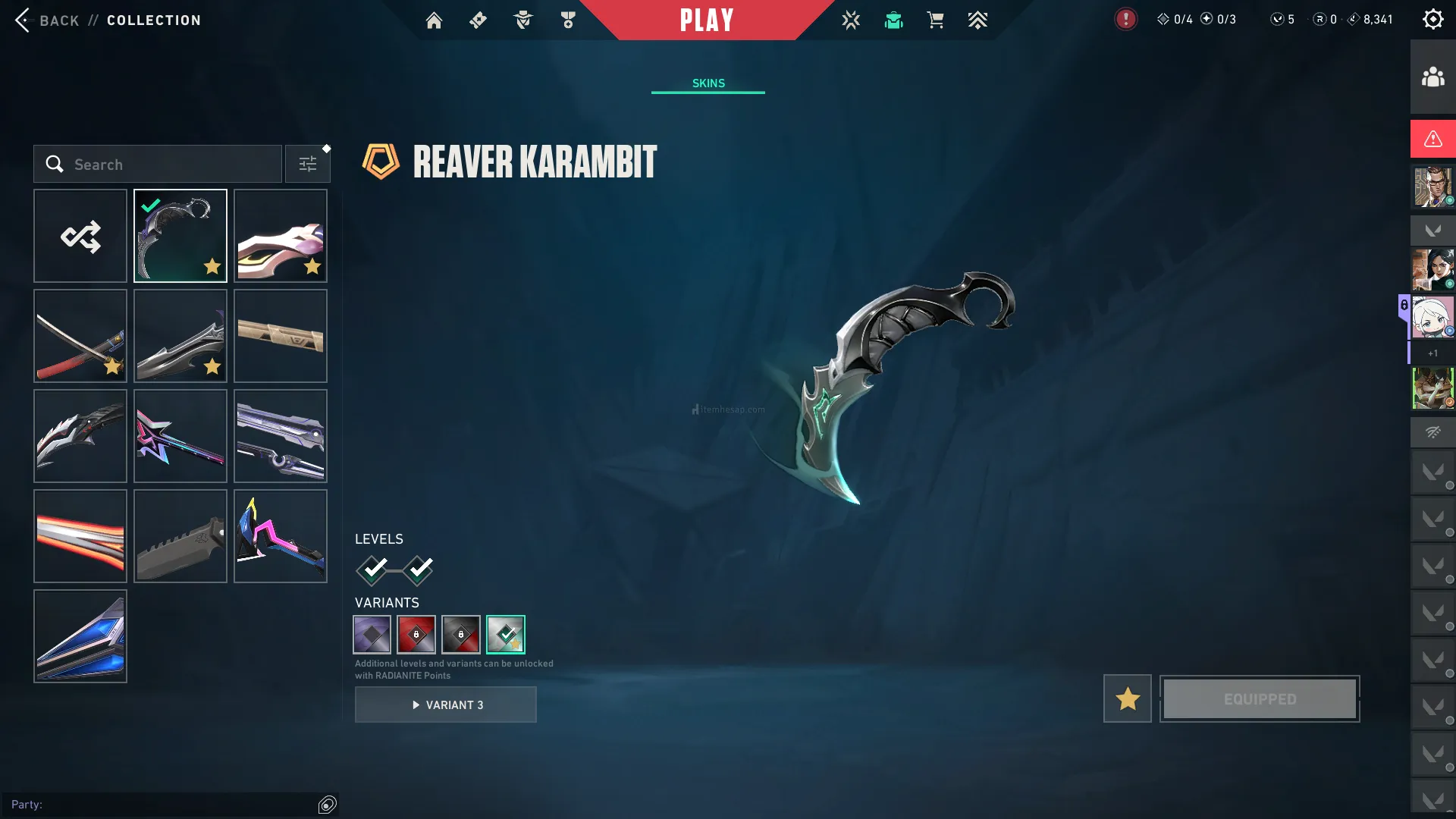Viewport: 1456px width, 819px height.
Task: Open the store shopping cart
Action: [935, 20]
